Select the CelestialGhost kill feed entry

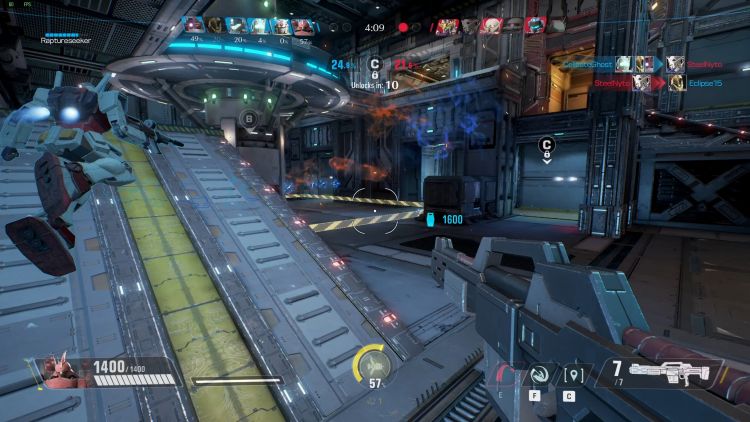(587, 63)
